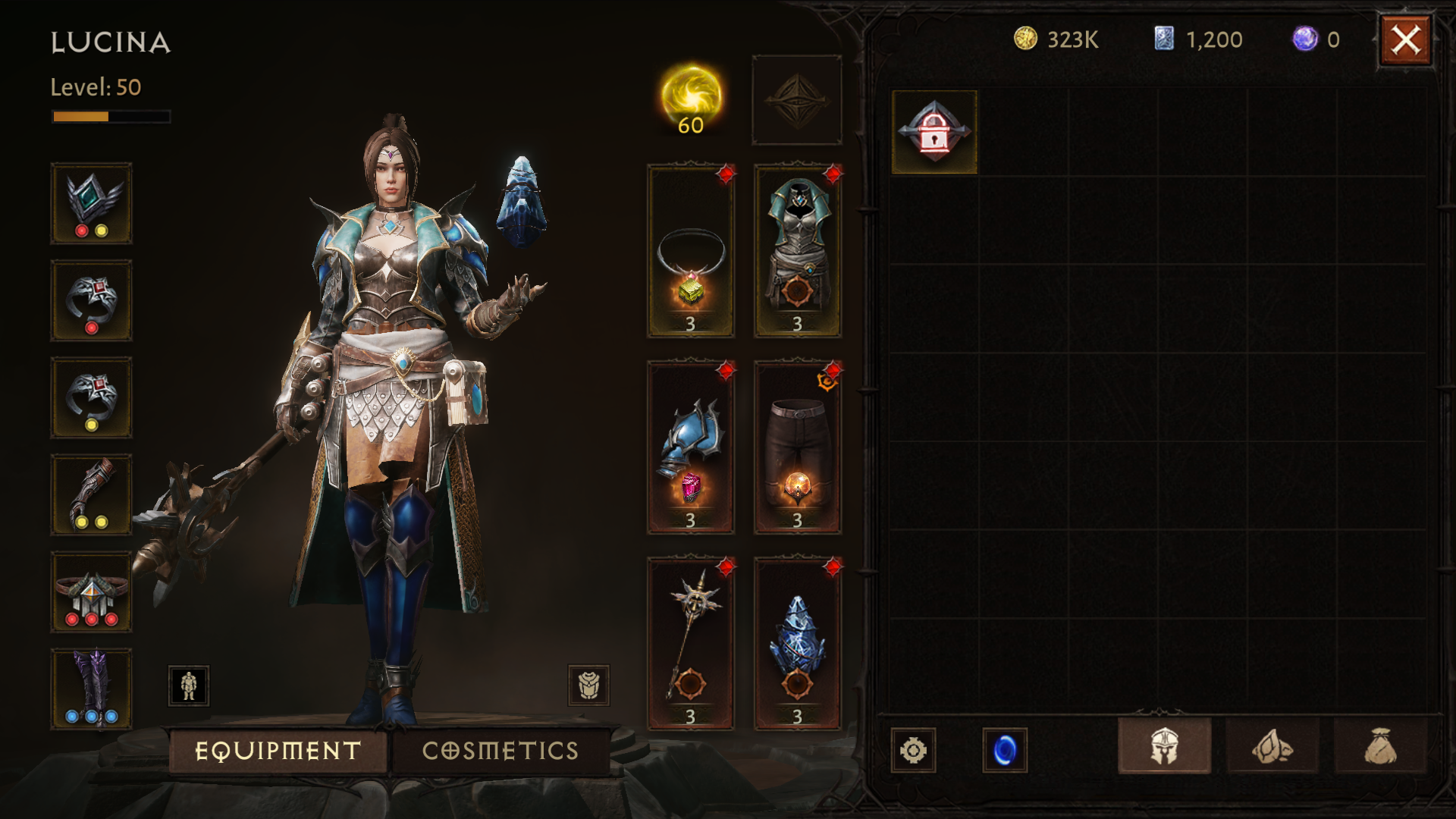
Task: Select the purple boots slot
Action: click(x=91, y=689)
